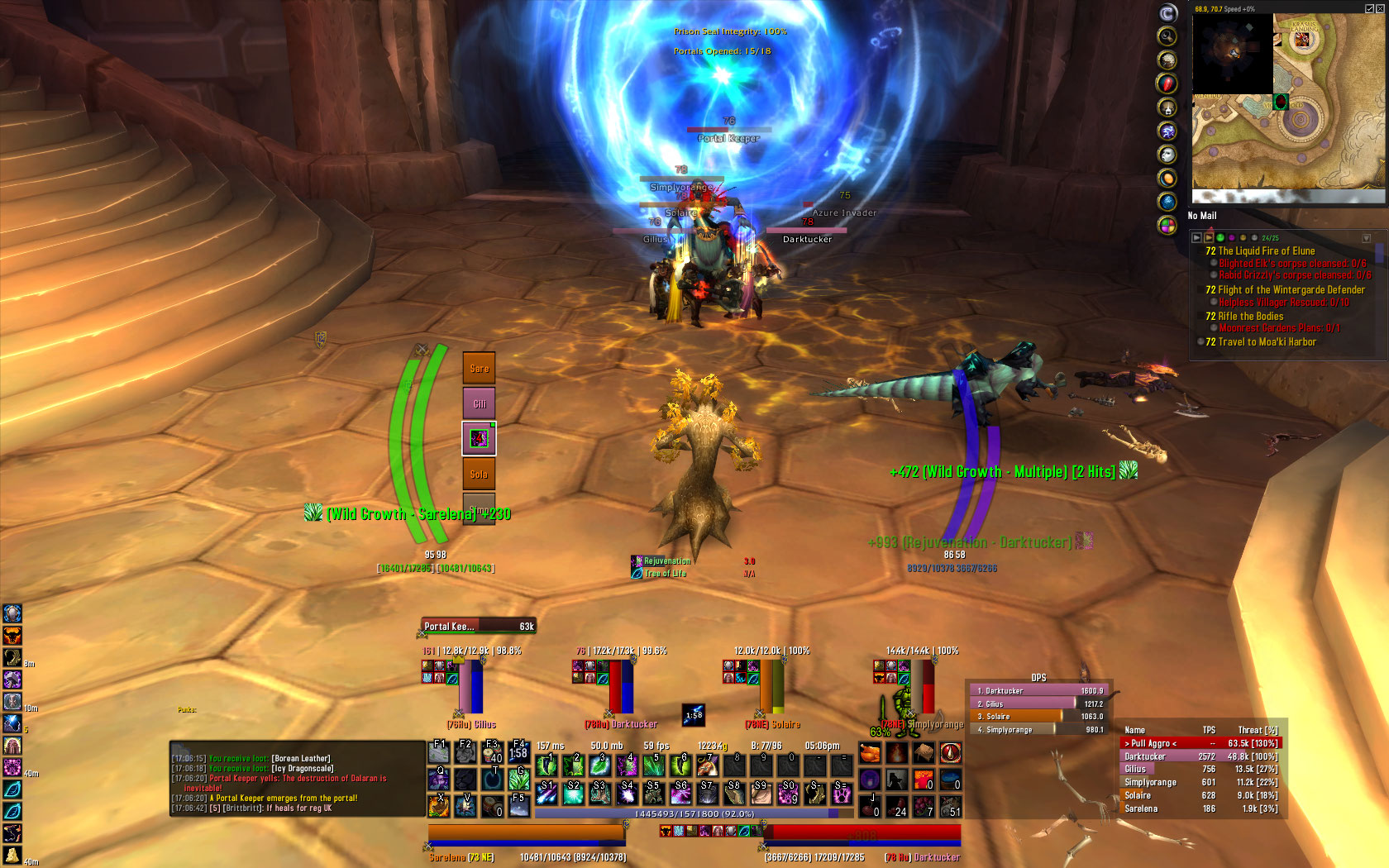The width and height of the screenshot is (1389, 868).
Task: Collapse the quest tracker with the arrow button
Action: [1366, 238]
